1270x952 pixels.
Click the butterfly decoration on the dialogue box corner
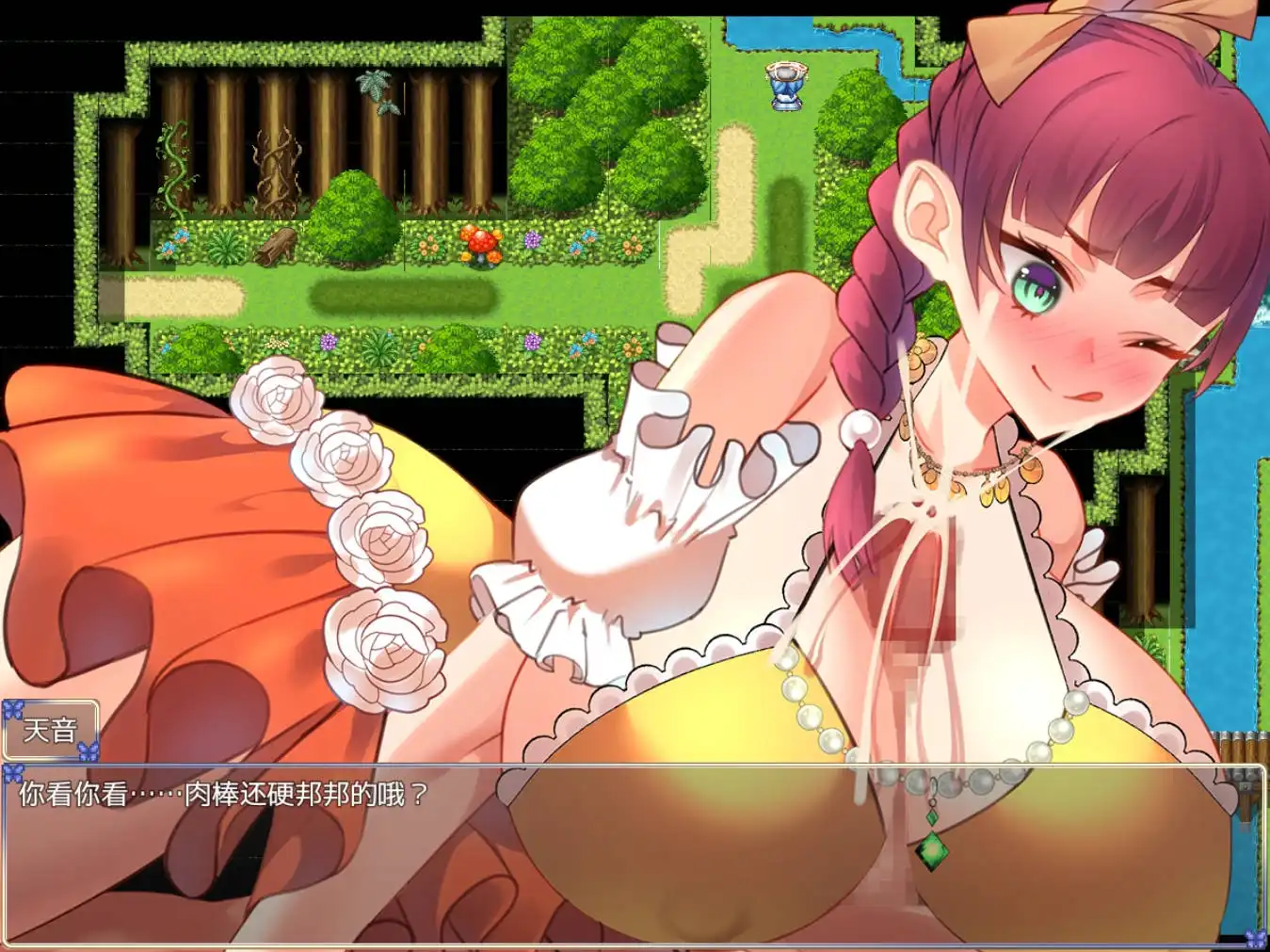click(11, 770)
